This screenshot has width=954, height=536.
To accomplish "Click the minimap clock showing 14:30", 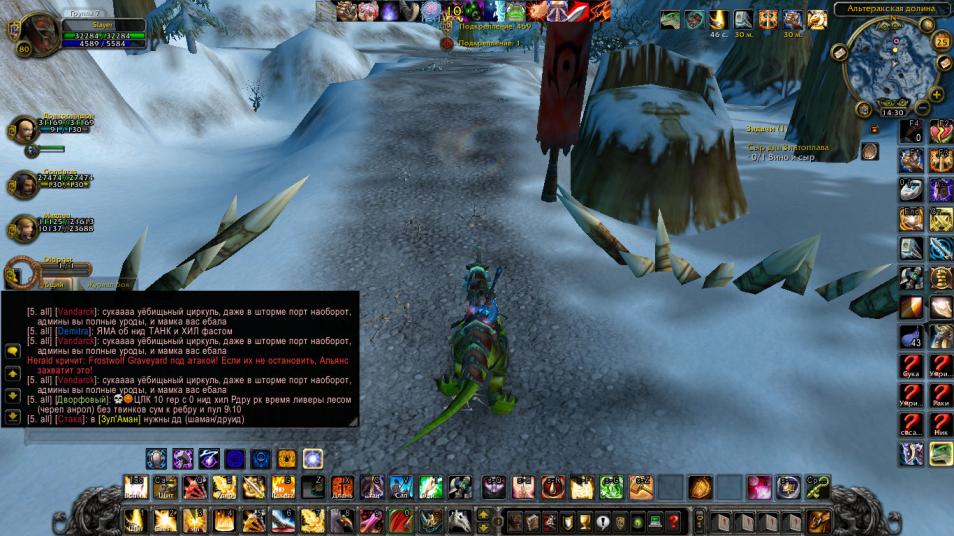I will tap(891, 112).
